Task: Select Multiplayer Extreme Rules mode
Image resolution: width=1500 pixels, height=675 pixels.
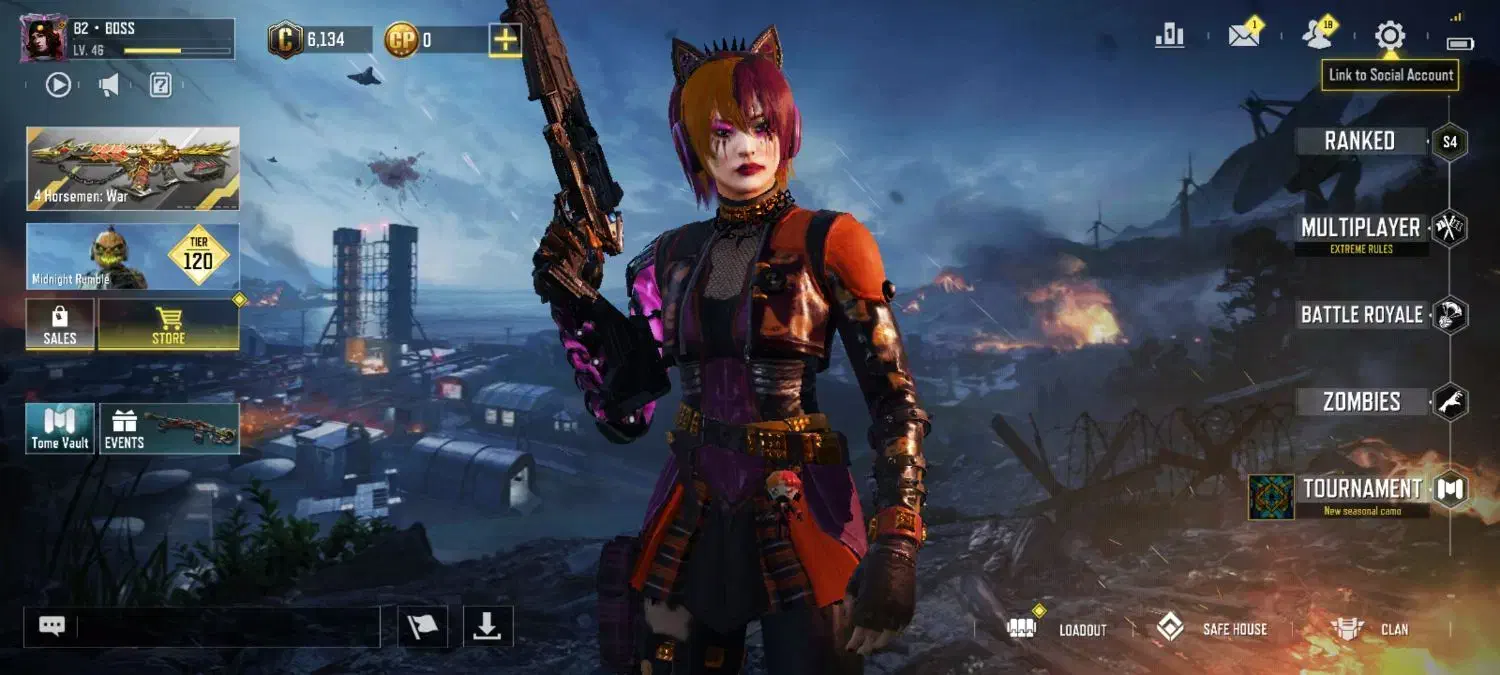Action: [x=1361, y=229]
